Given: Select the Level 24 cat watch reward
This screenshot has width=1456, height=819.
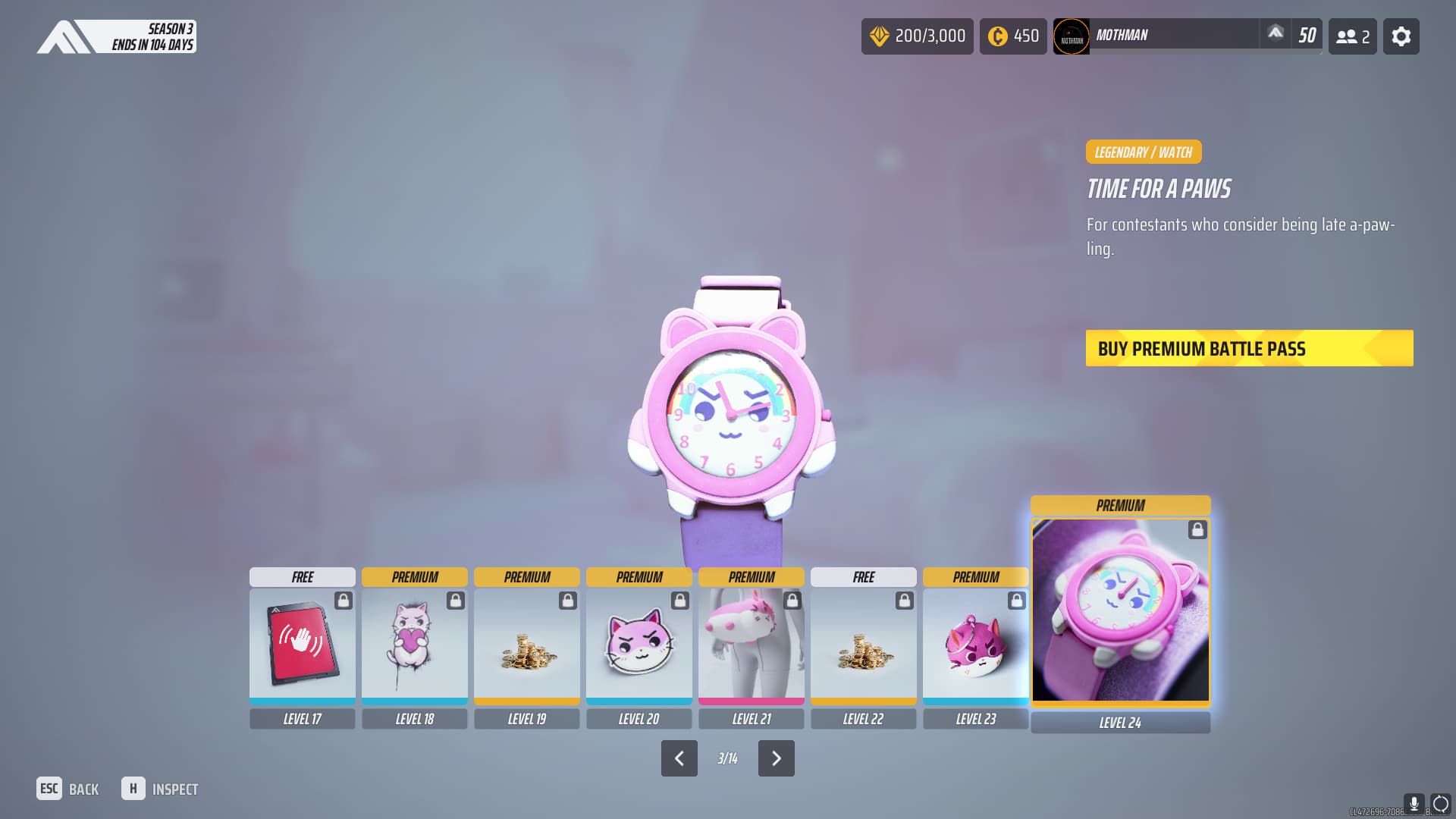Looking at the screenshot, I should [1120, 610].
